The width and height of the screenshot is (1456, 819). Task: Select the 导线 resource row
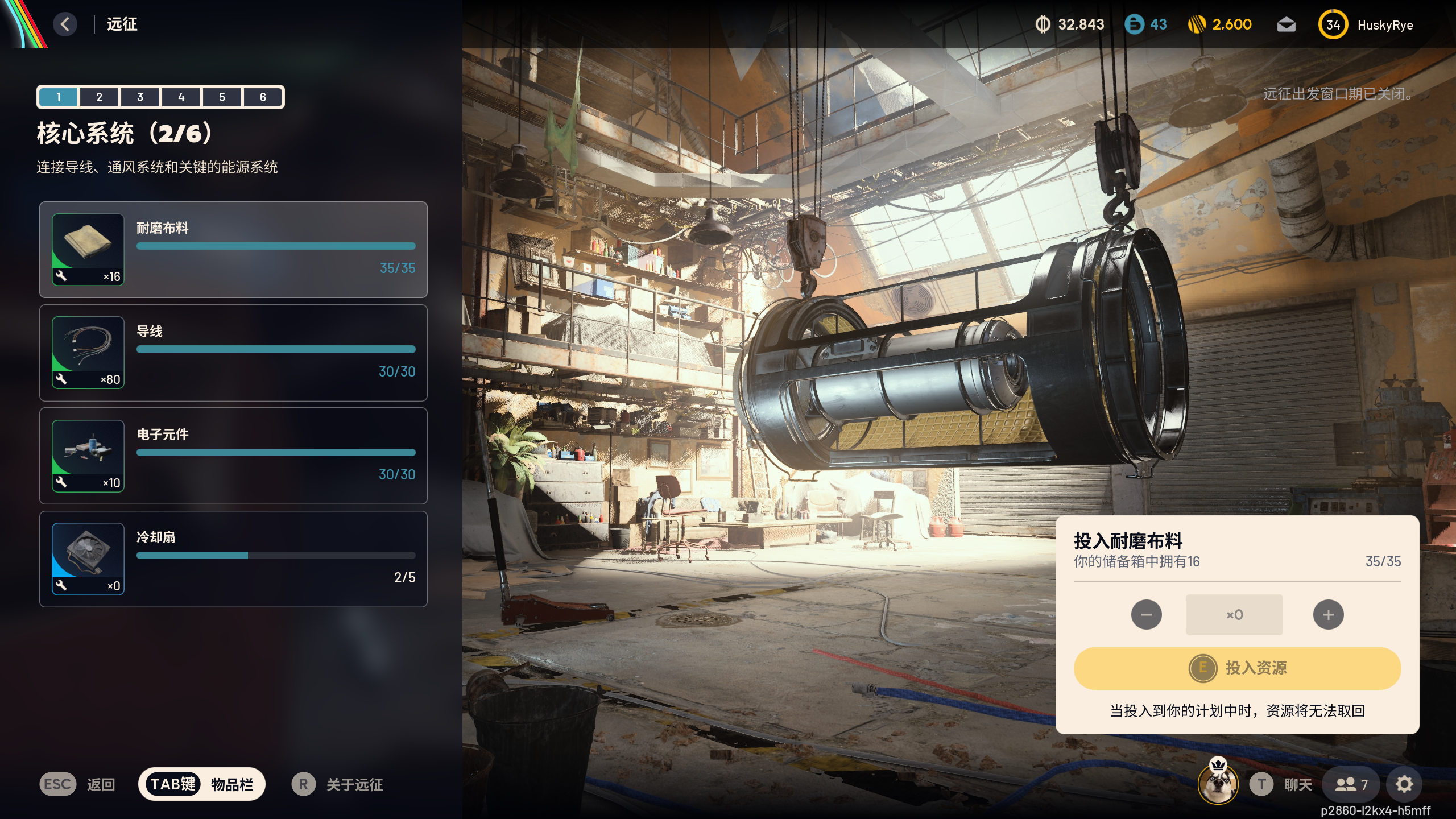point(233,353)
